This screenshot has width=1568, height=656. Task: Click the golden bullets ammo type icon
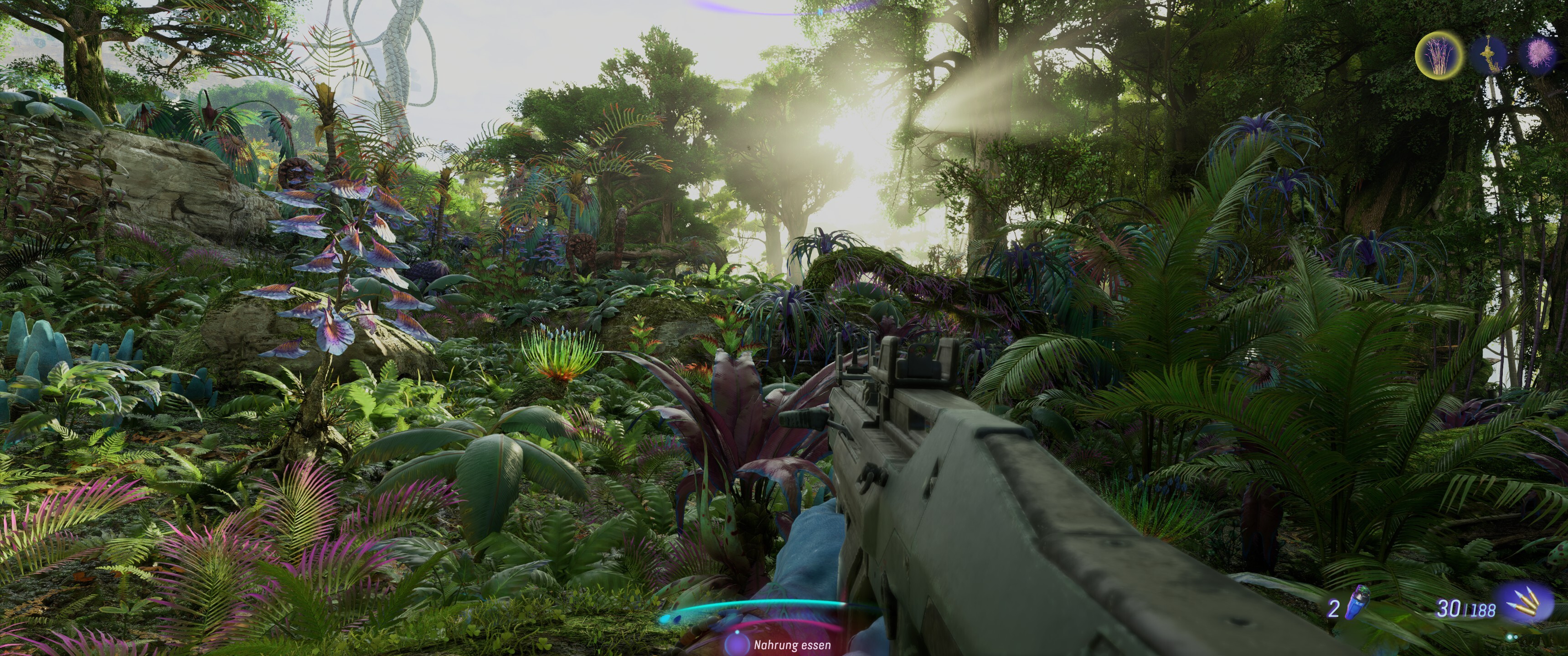(x=1526, y=602)
